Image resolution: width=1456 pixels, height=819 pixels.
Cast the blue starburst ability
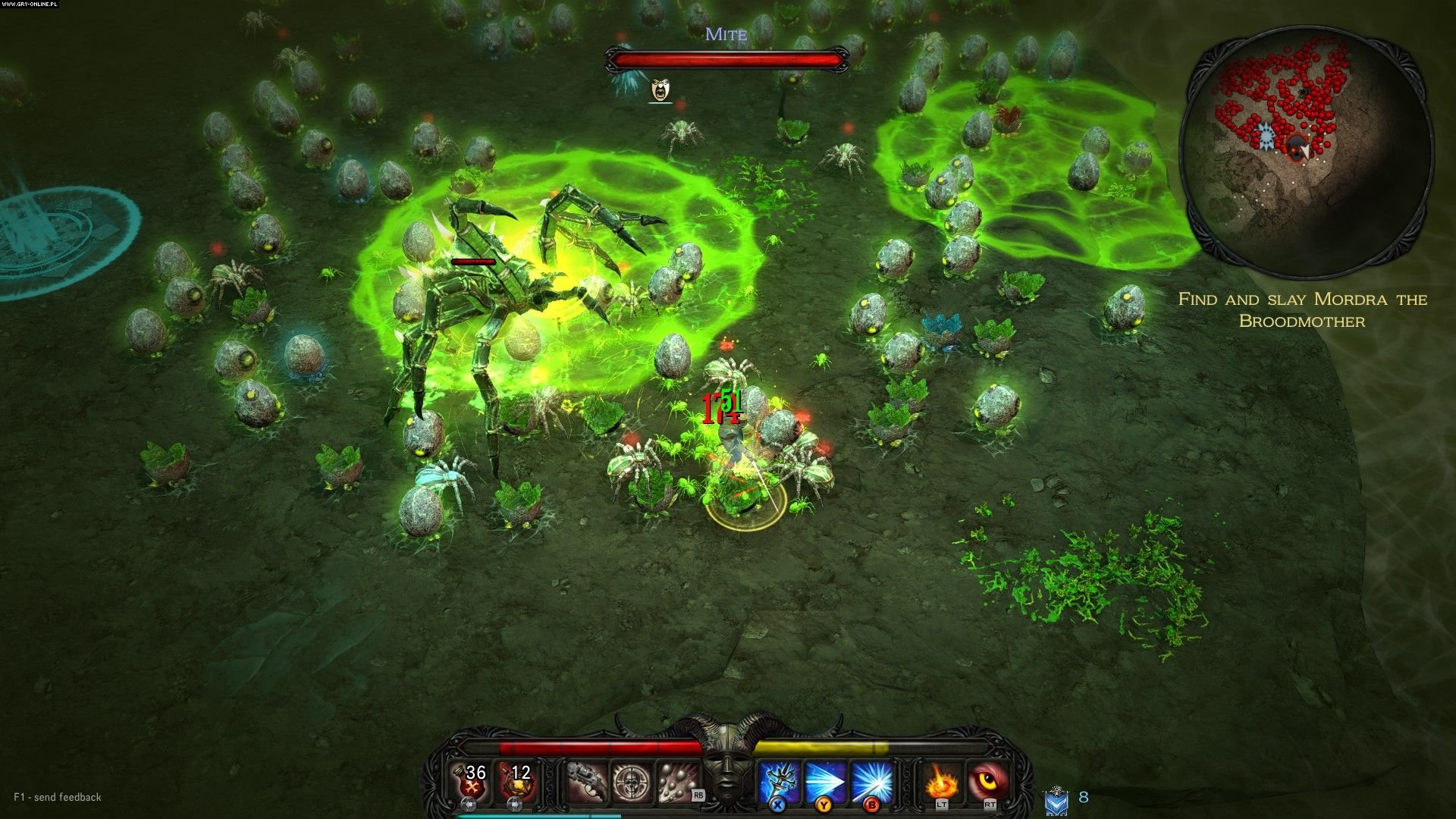coord(871,782)
